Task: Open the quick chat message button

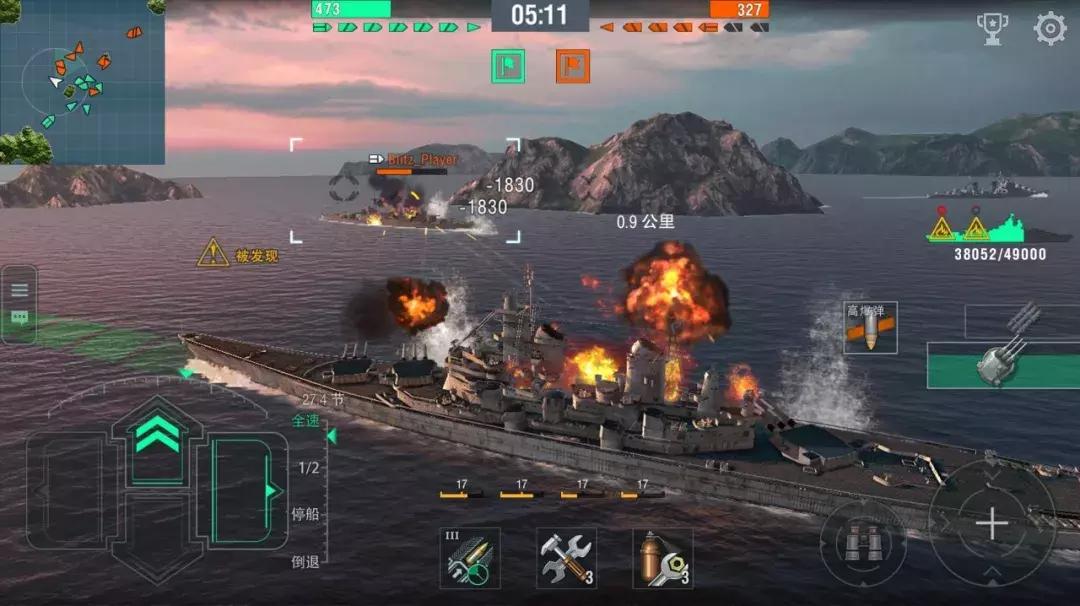Action: tap(19, 318)
